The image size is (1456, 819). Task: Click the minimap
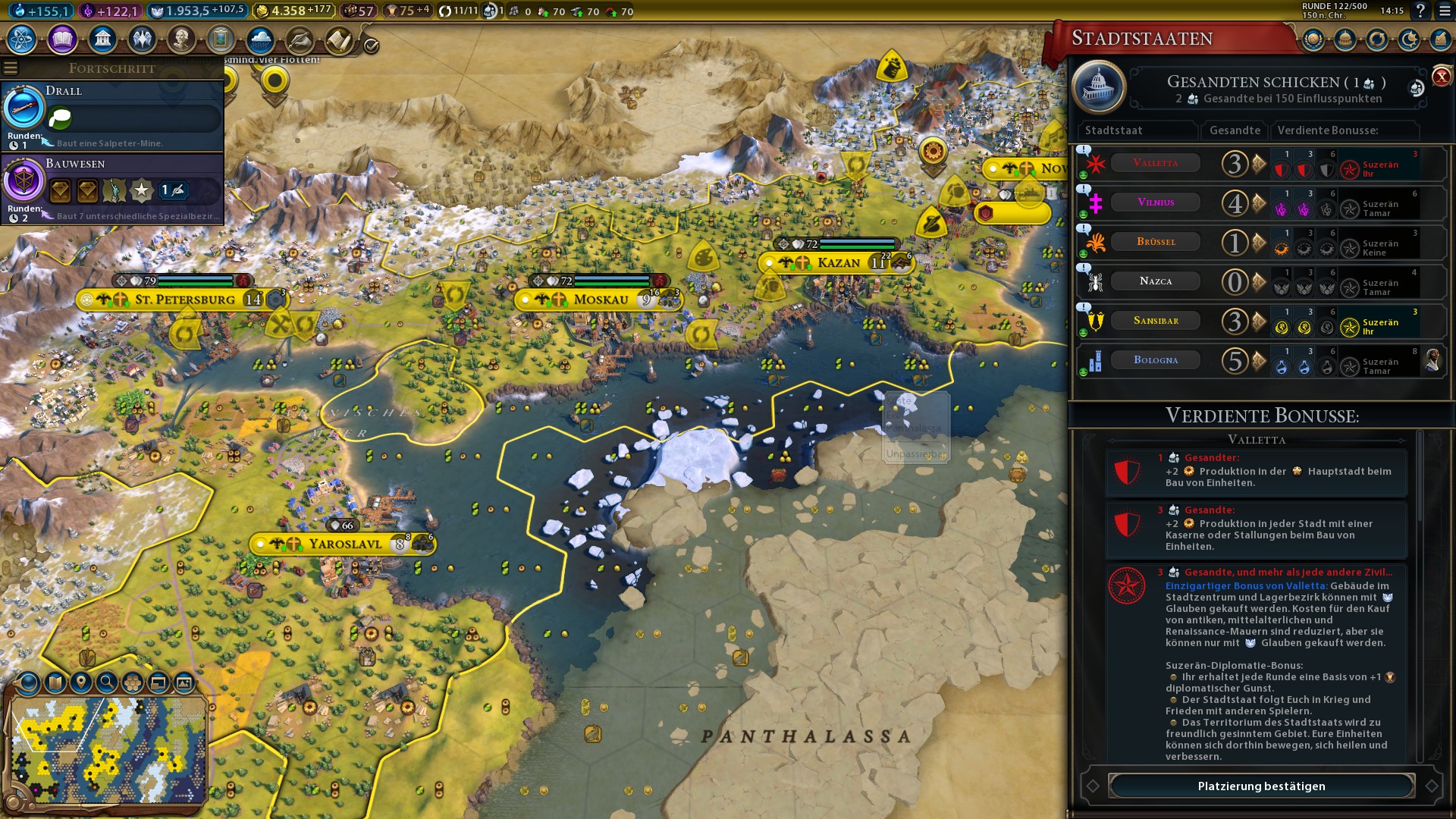pyautogui.click(x=108, y=751)
